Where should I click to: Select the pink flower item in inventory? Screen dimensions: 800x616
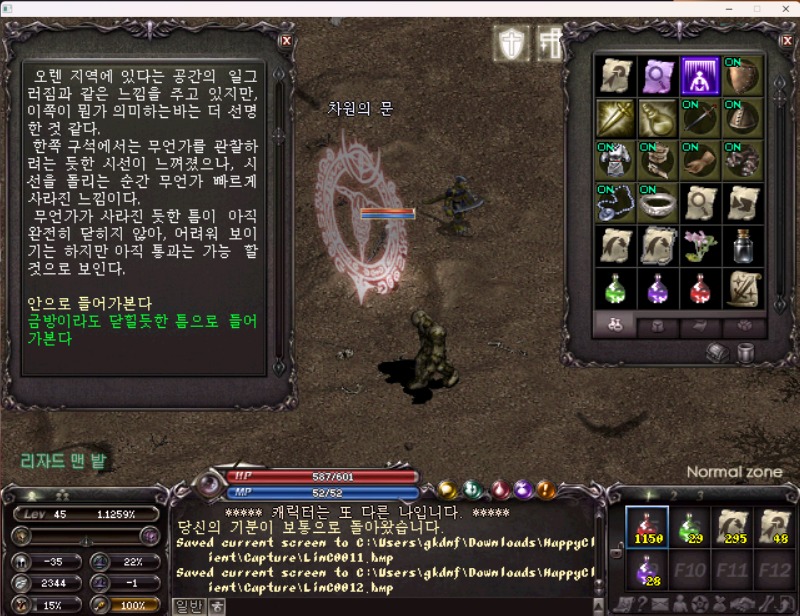(700, 245)
